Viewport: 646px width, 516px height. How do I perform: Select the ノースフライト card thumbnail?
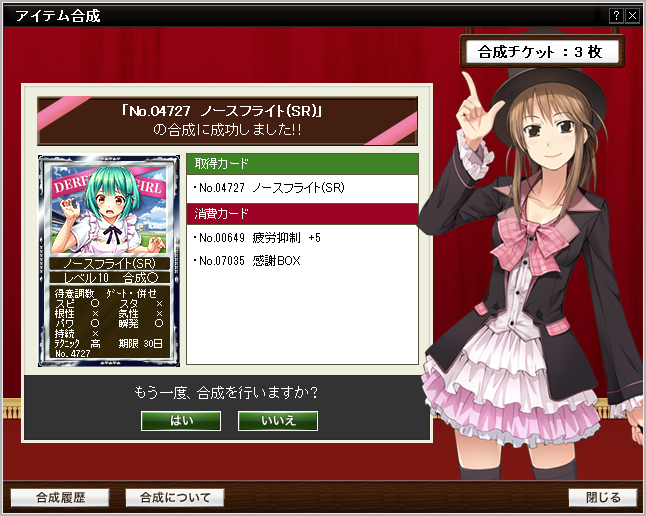[x=109, y=258]
